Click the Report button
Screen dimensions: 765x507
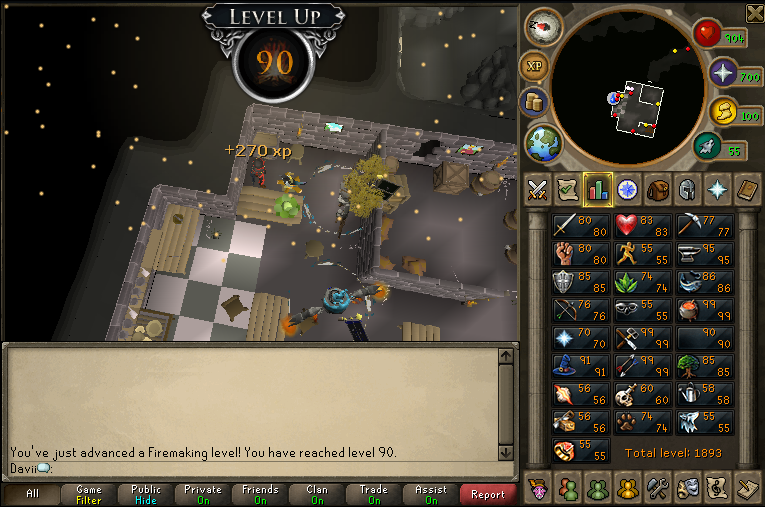[x=487, y=494]
